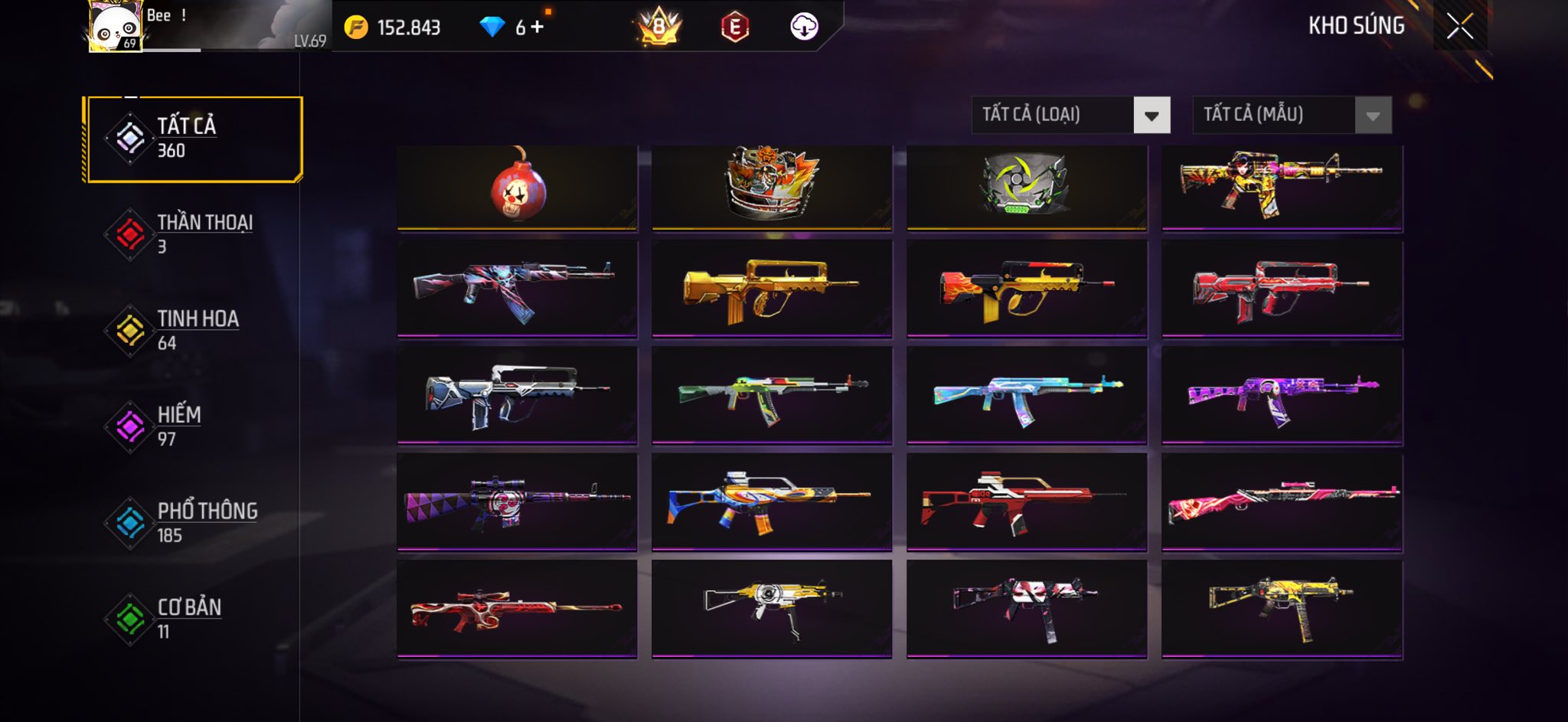The width and height of the screenshot is (1568, 722).
Task: Open the Tất Cả (Loại) type dropdown
Action: 1151,116
